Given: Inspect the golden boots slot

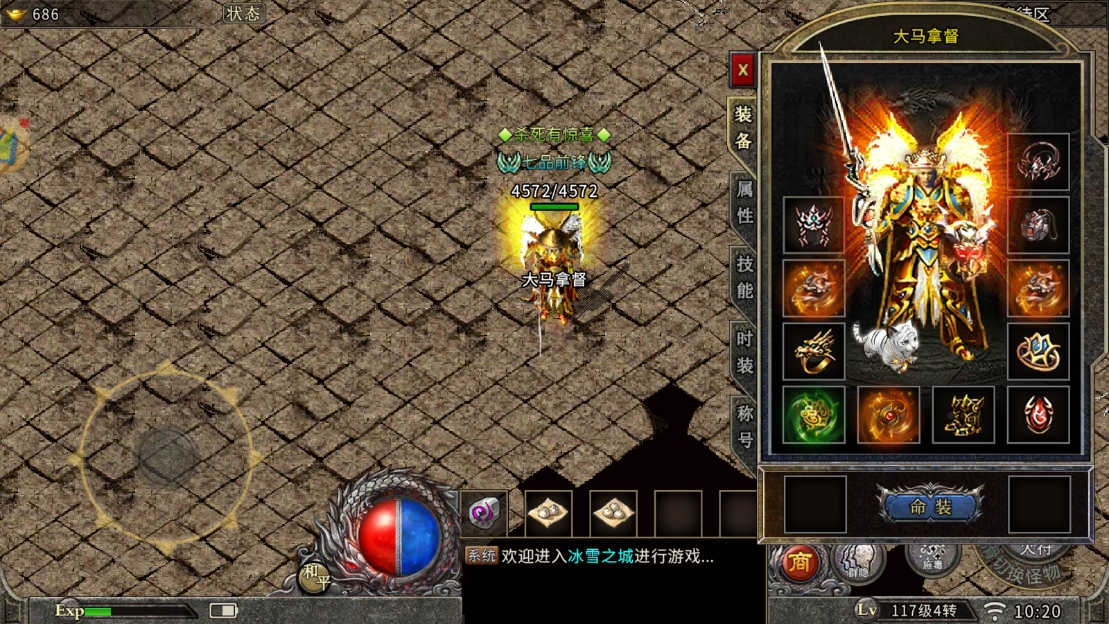Looking at the screenshot, I should click(963, 415).
